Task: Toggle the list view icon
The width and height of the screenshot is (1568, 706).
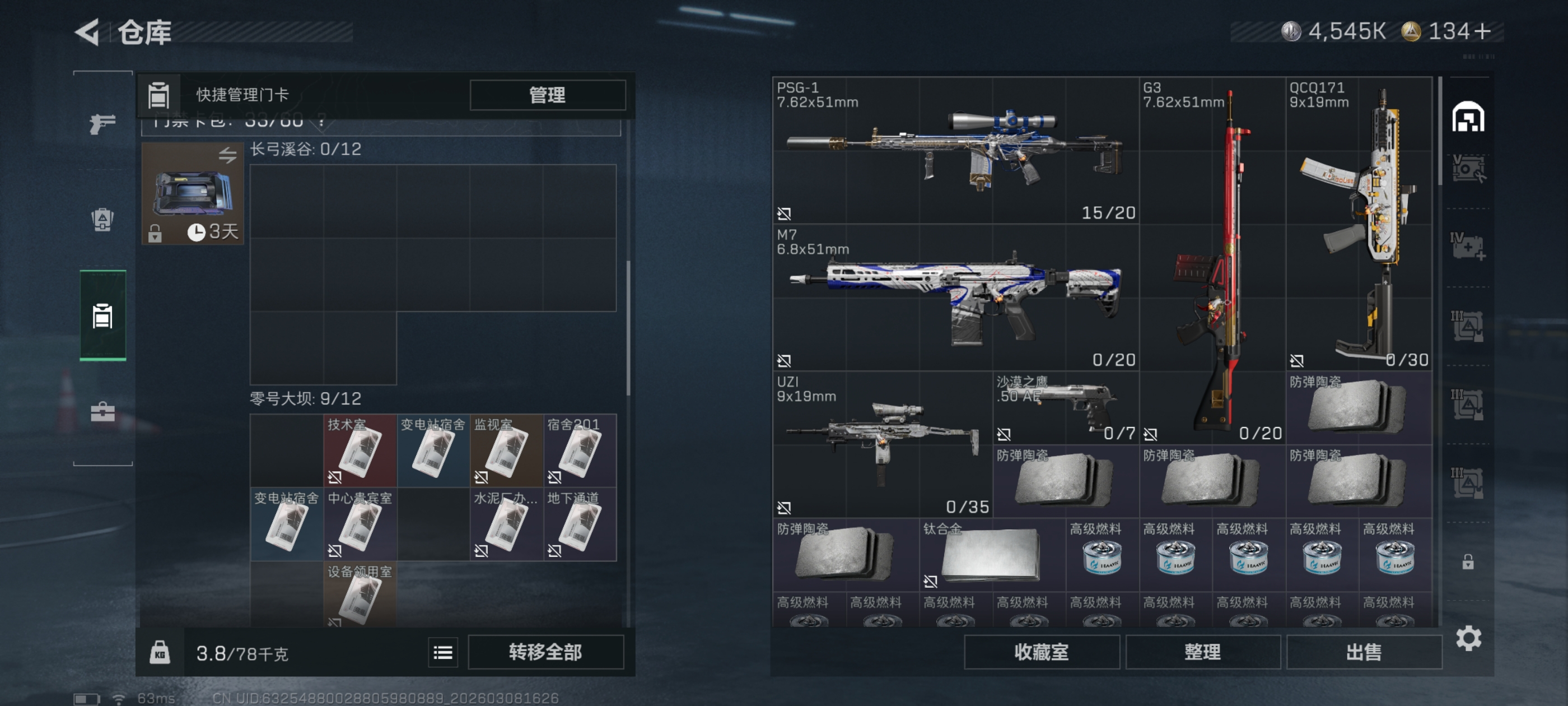Action: coord(442,652)
